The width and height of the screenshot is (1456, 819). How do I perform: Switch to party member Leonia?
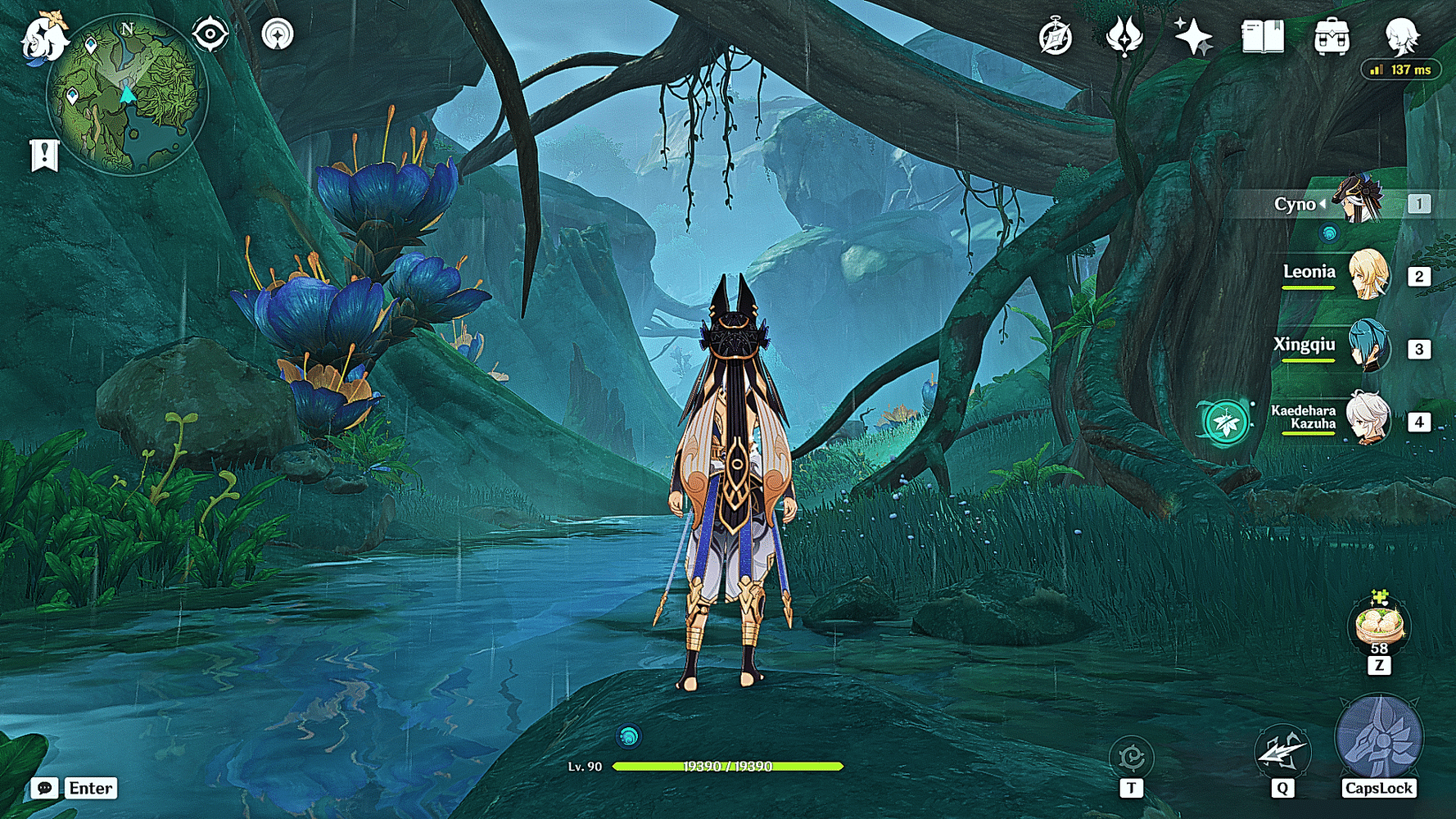click(1368, 275)
